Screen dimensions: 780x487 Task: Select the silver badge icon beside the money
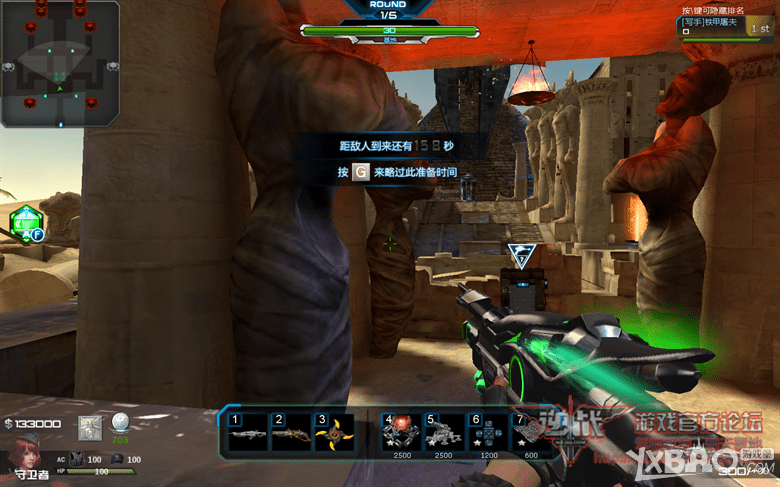pyautogui.click(x=90, y=427)
